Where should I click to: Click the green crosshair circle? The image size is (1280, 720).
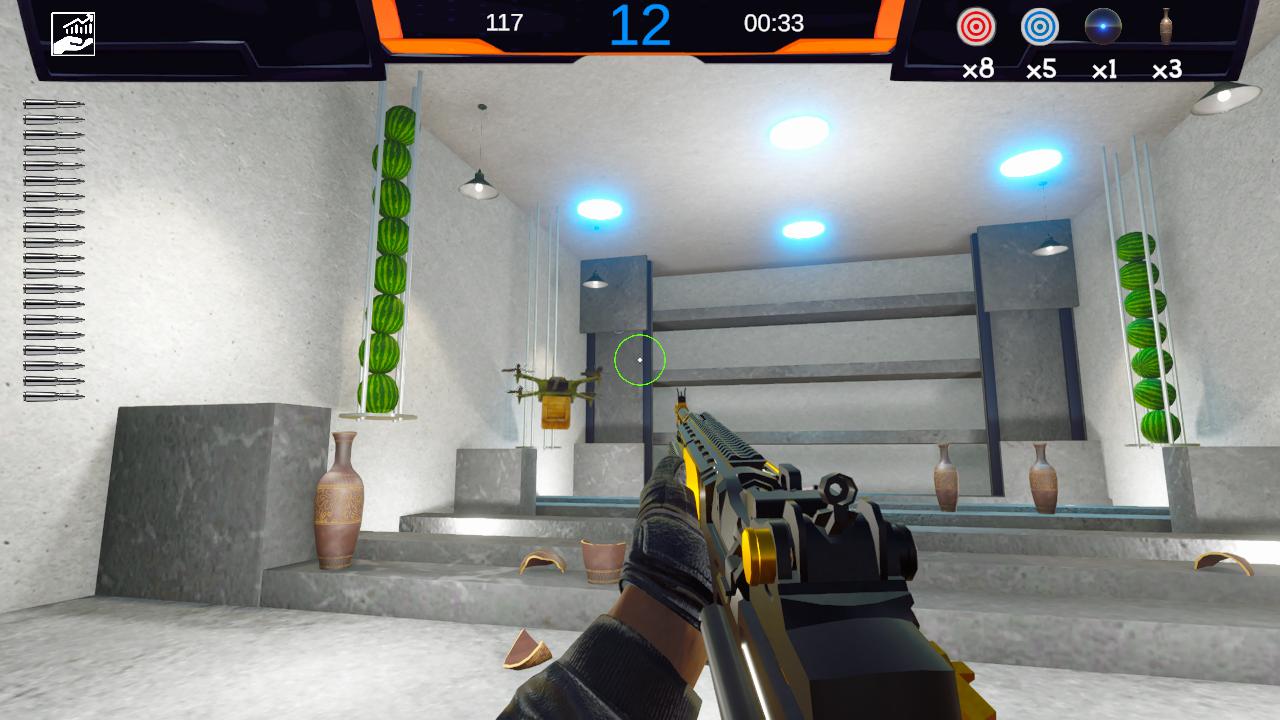[638, 360]
